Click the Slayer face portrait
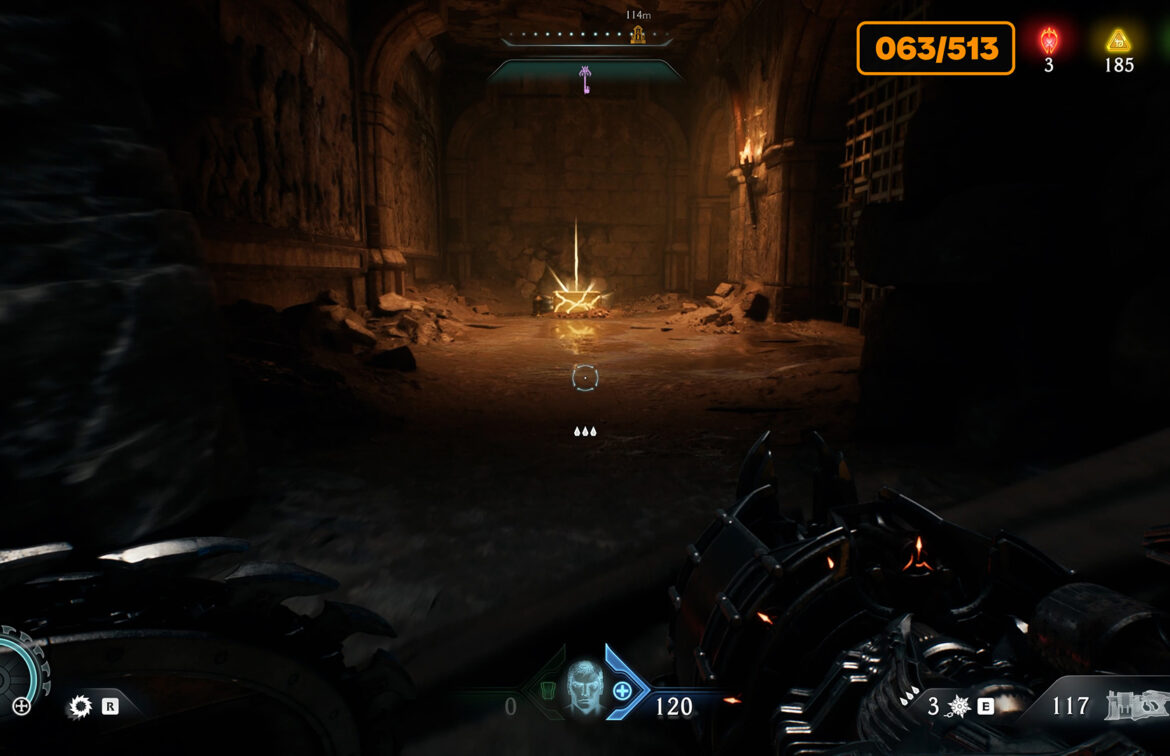1170x756 pixels. 584,688
